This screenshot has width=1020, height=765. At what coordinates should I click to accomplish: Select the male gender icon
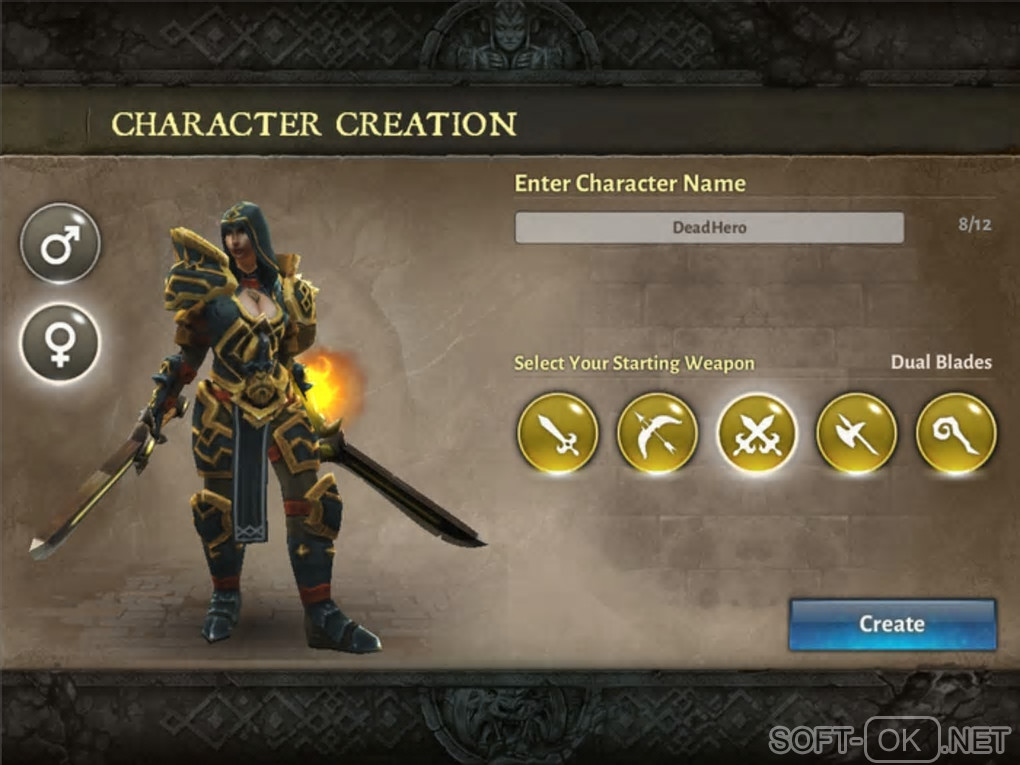pyautogui.click(x=60, y=243)
